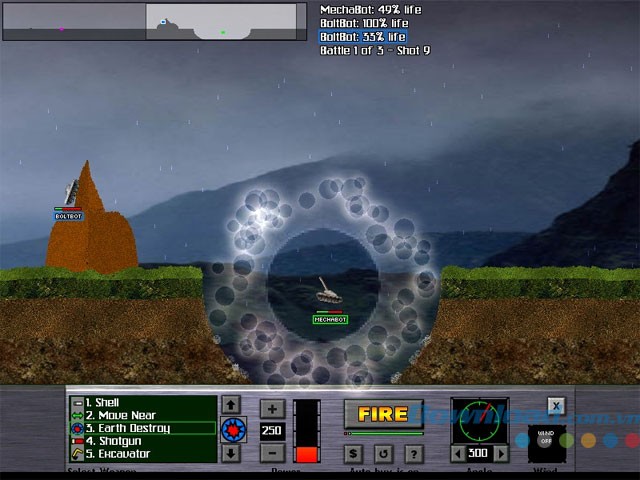This screenshot has height=480, width=640.
Task: Click the circular arrow button
Action: coord(384,453)
